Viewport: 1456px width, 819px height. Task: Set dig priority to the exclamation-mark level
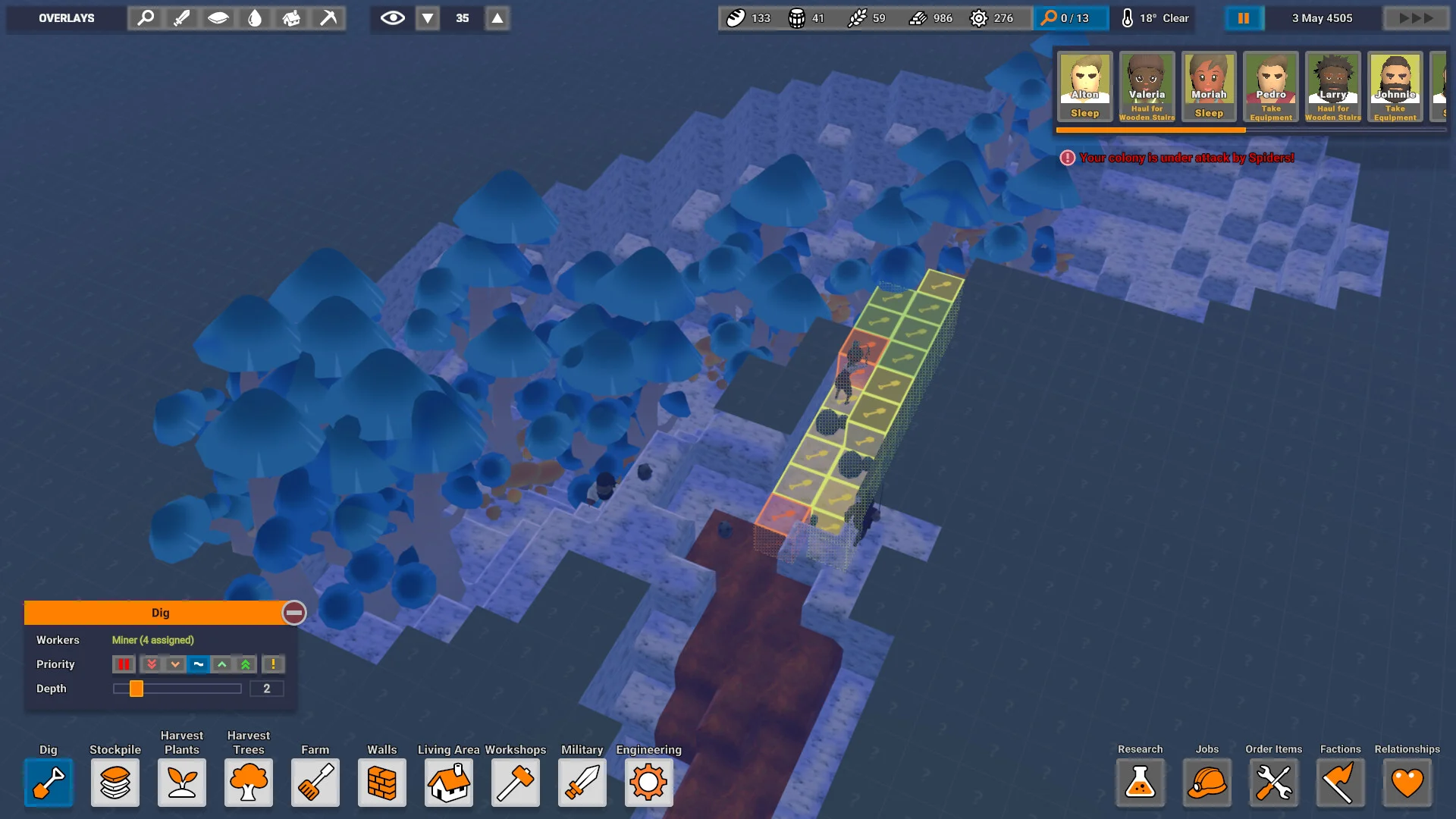[273, 664]
